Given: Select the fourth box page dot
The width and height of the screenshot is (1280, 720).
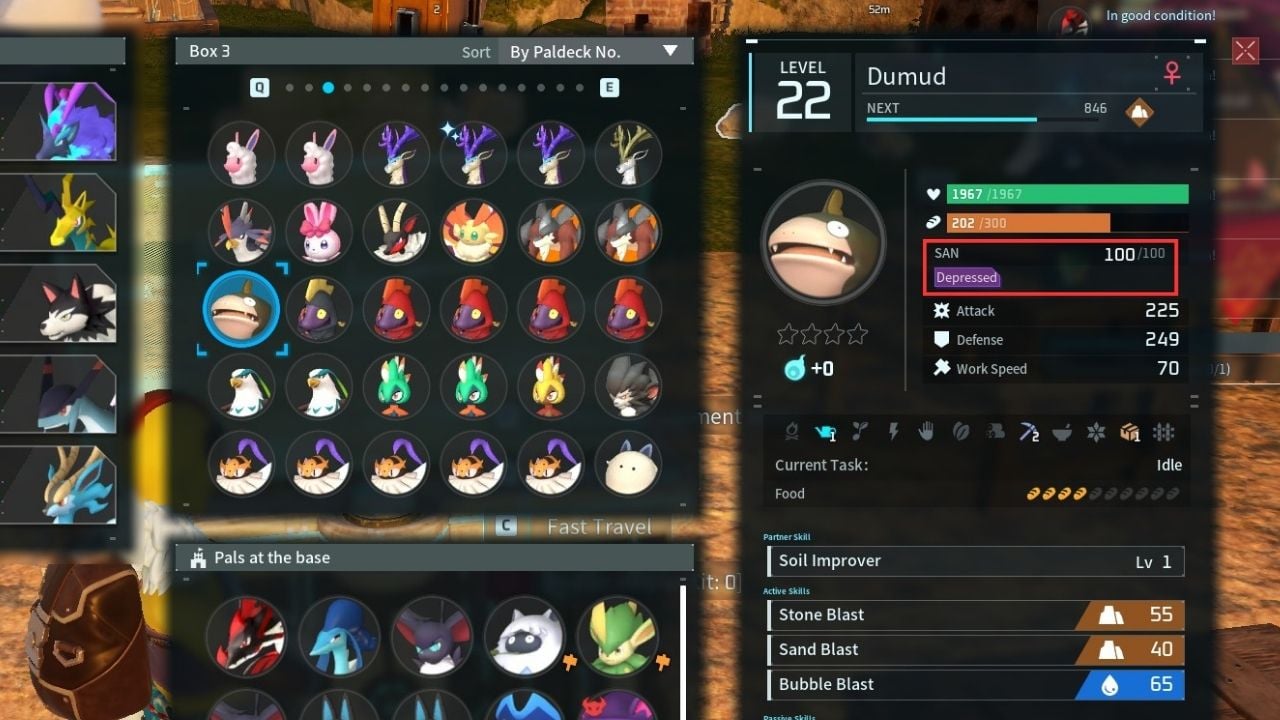Looking at the screenshot, I should (348, 88).
